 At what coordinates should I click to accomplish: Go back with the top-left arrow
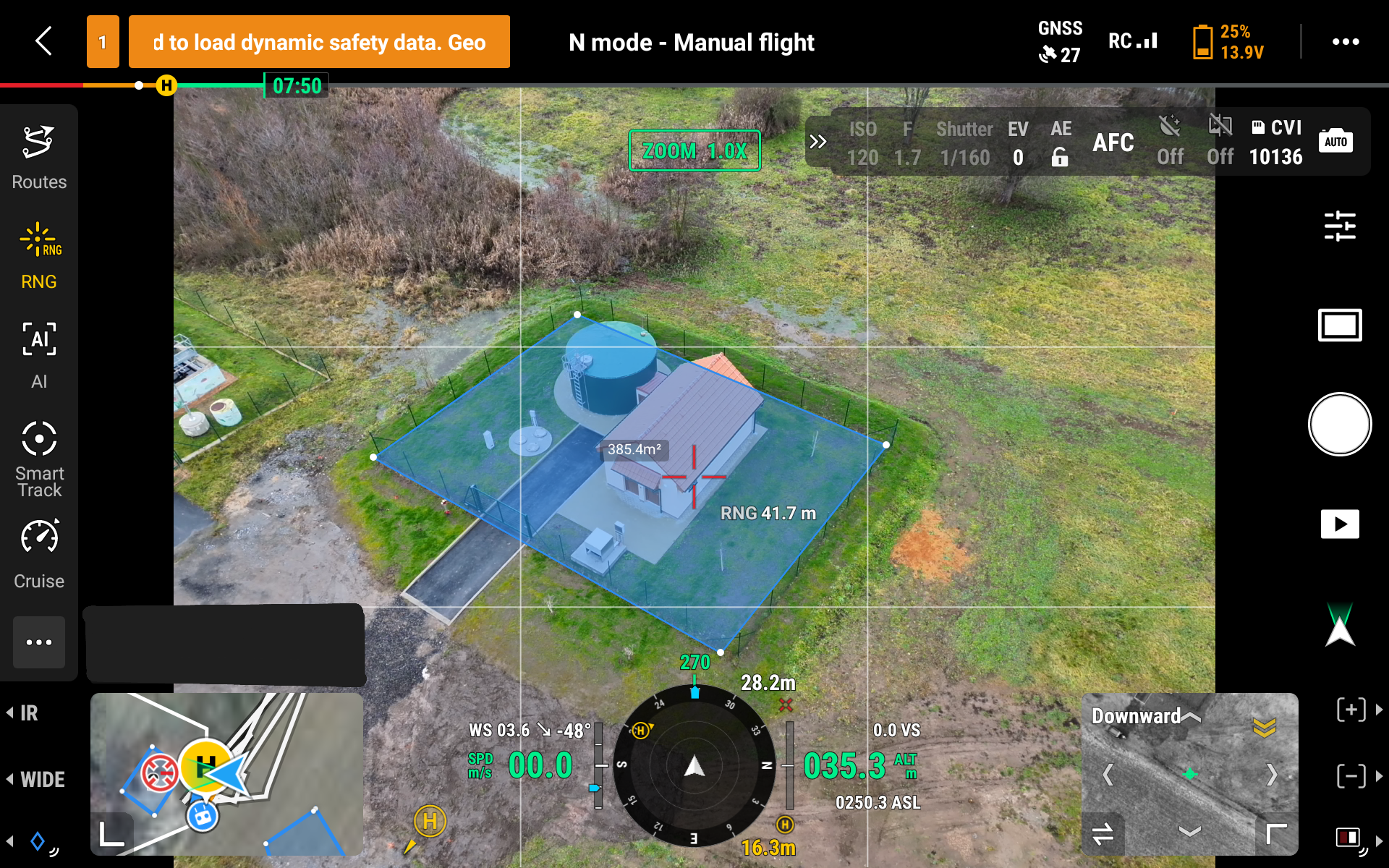coord(44,41)
